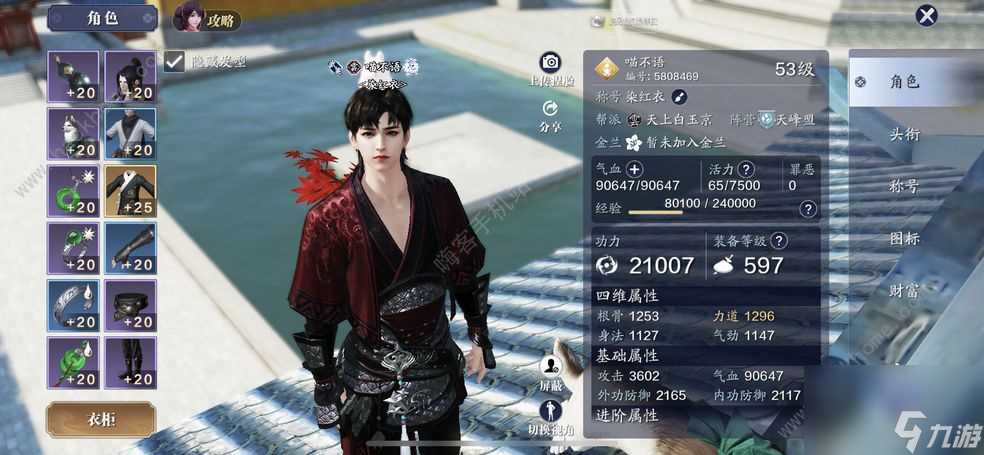Viewport: 984px width, 455px height.
Task: Select the black belt equipment slot
Action: 130,306
